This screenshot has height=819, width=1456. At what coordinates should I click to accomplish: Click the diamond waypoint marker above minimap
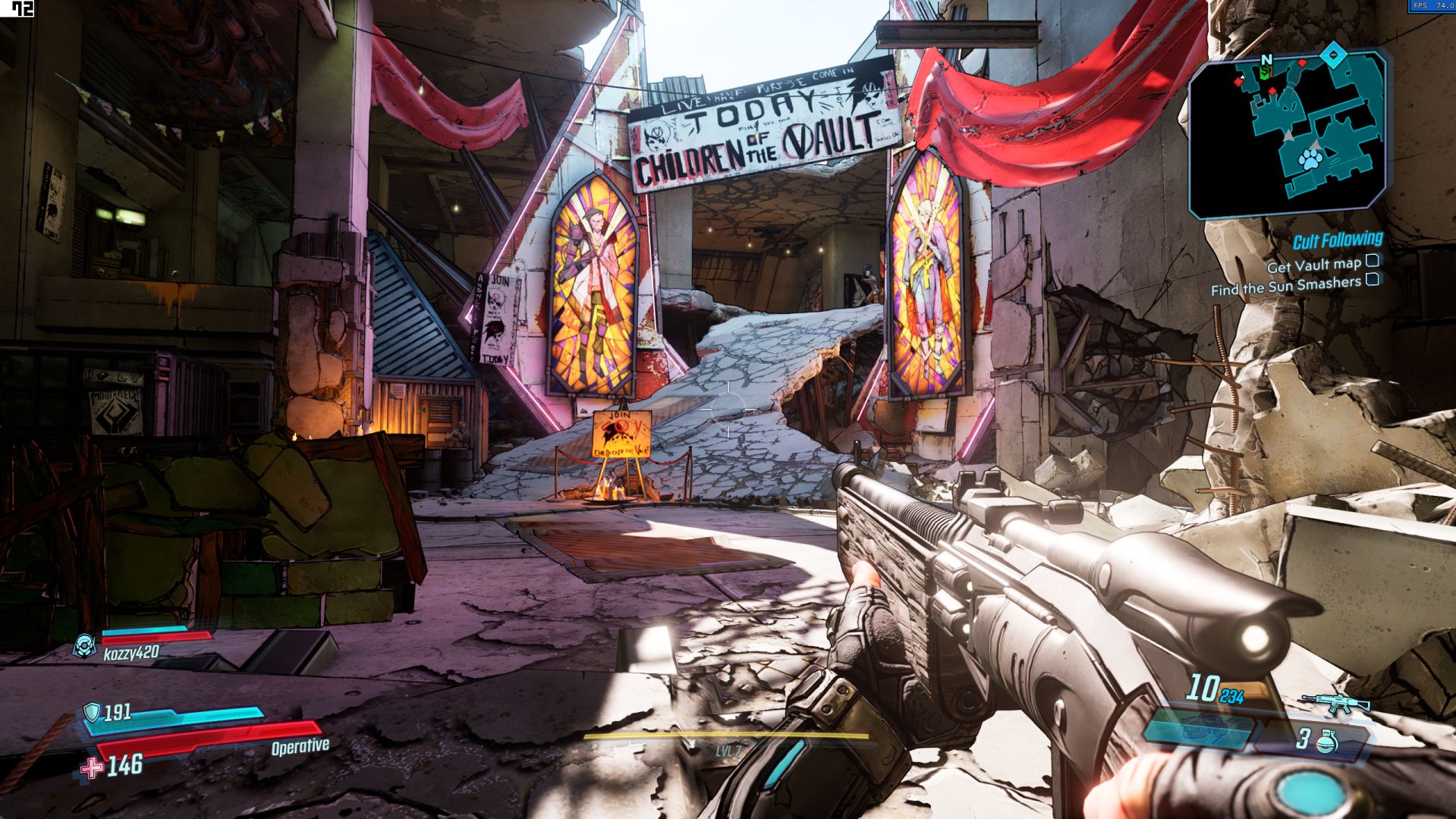pyautogui.click(x=1333, y=54)
